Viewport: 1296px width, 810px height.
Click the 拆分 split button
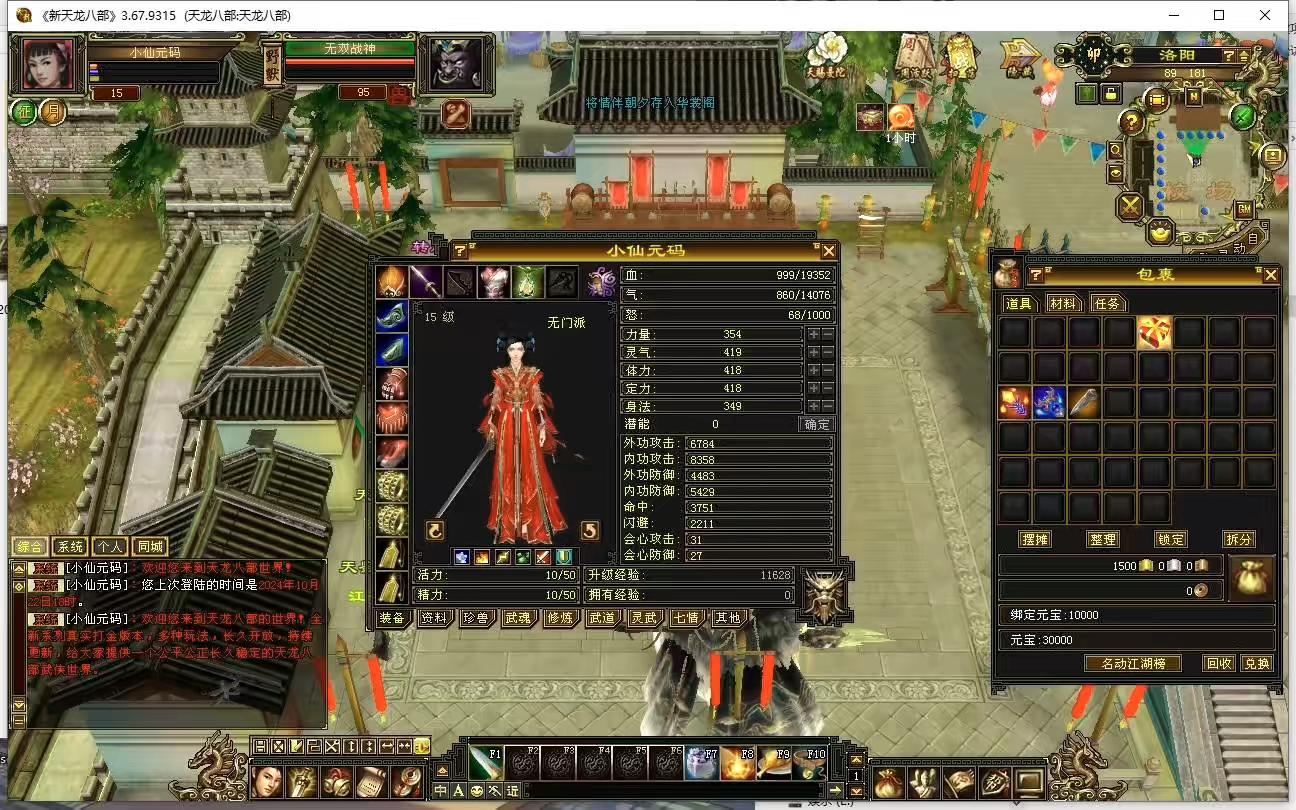coord(1238,539)
